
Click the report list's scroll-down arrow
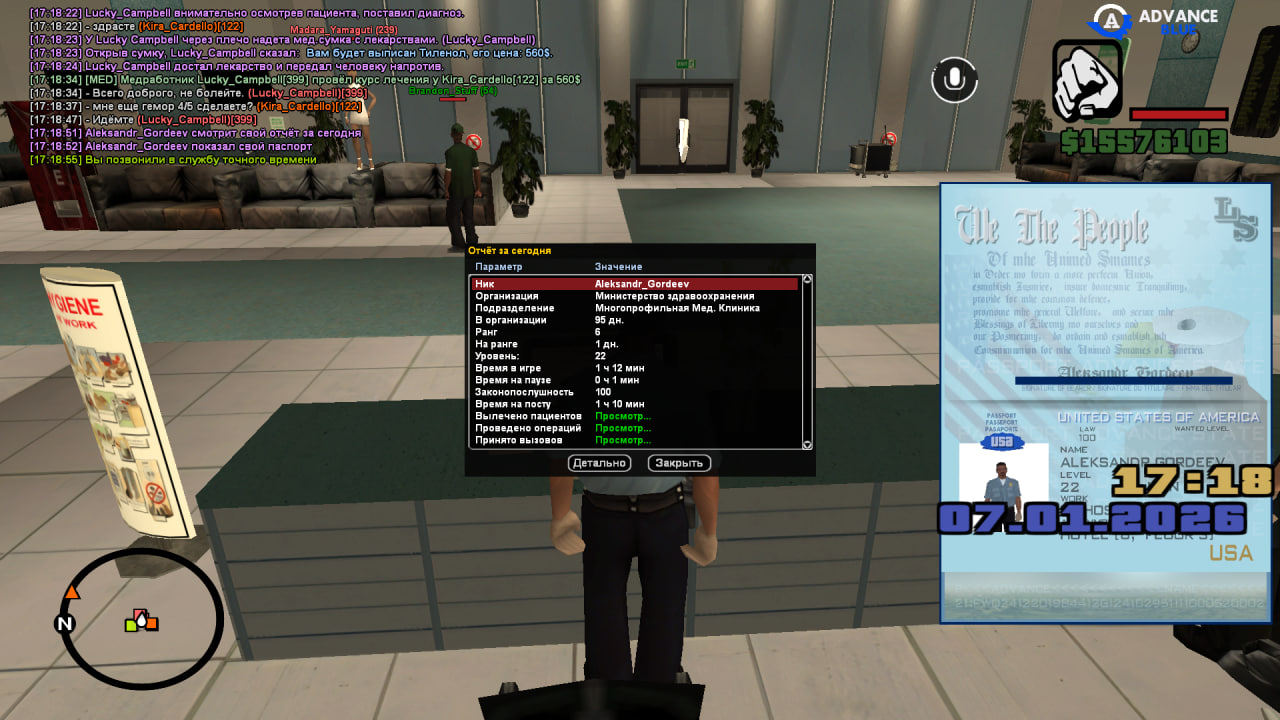coord(807,445)
